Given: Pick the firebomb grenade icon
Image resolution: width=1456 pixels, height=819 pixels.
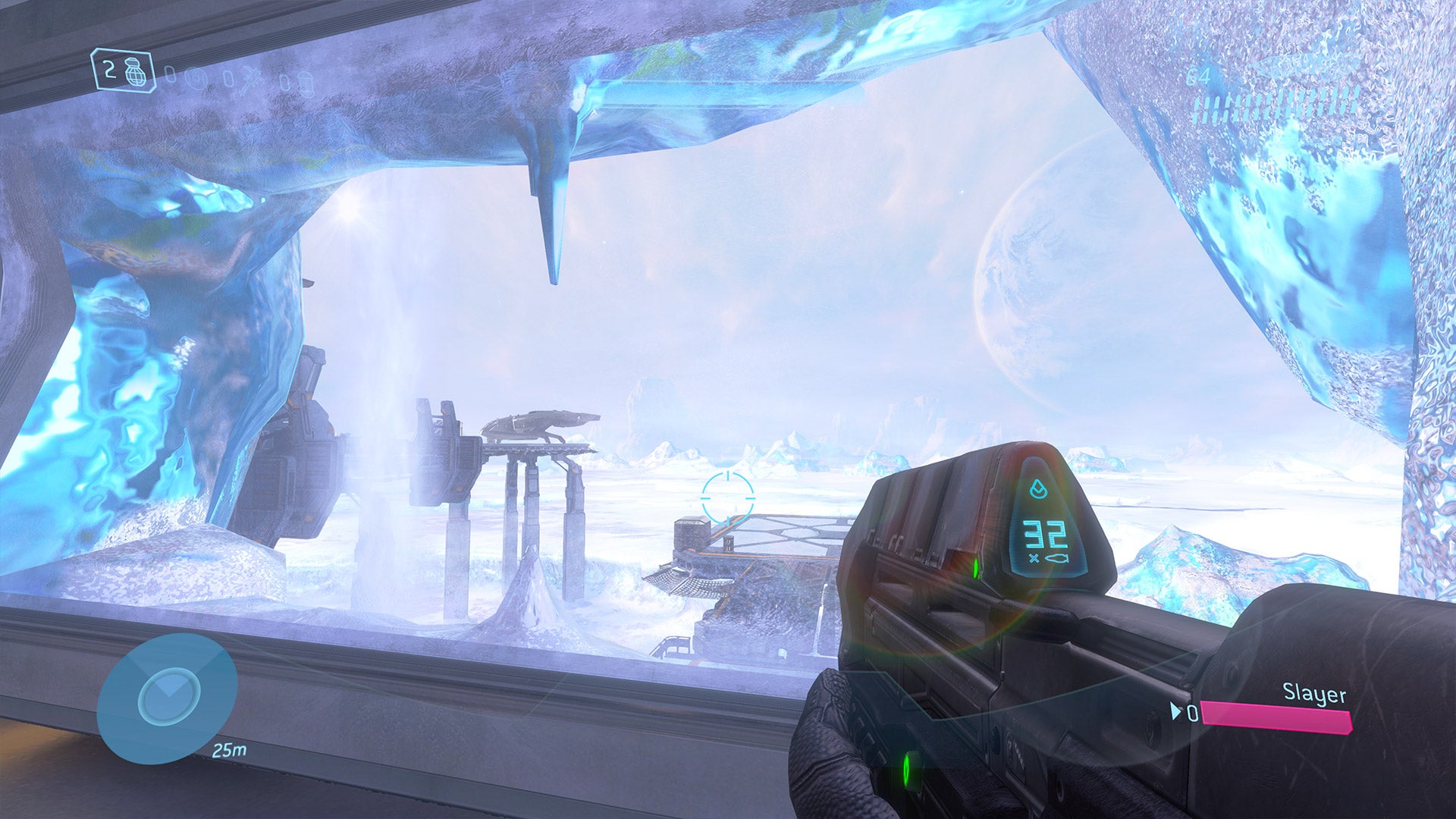Looking at the screenshot, I should 305,83.
